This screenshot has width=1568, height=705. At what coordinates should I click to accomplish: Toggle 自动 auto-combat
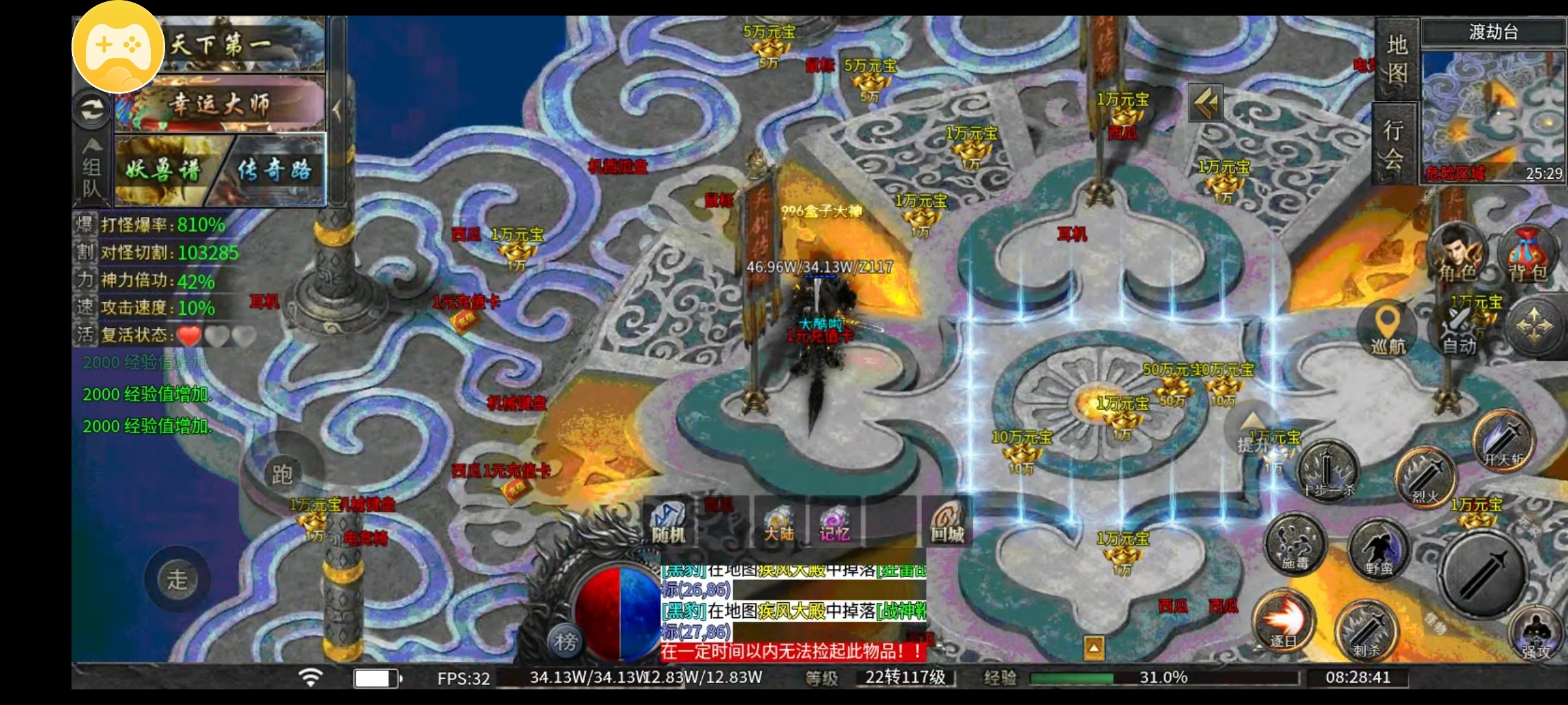(1459, 328)
